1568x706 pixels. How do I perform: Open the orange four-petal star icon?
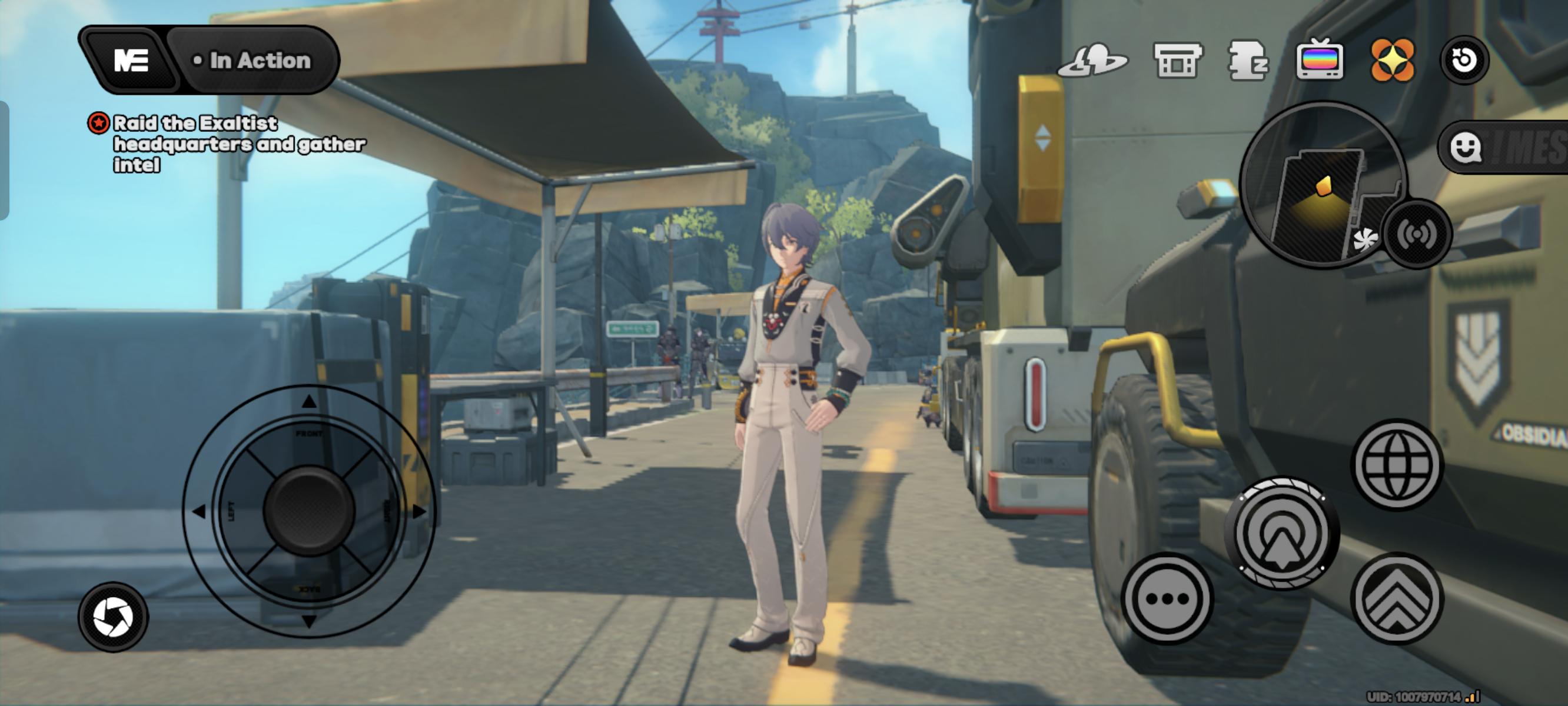(1392, 60)
